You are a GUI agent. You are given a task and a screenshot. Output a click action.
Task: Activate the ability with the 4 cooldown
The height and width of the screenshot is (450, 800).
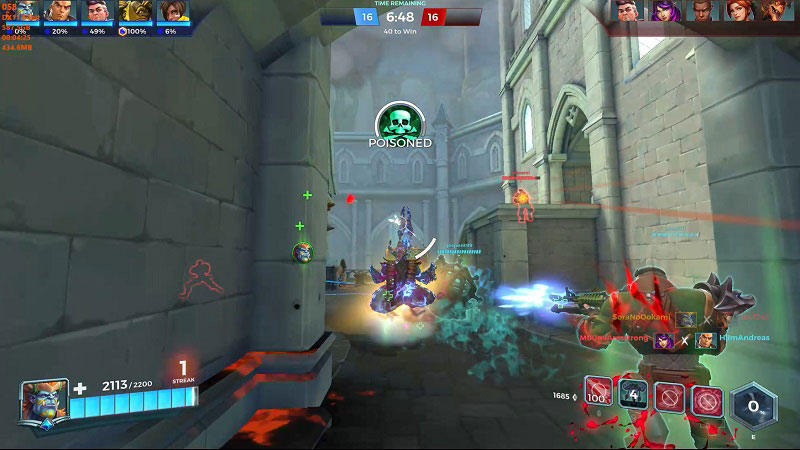tap(633, 396)
